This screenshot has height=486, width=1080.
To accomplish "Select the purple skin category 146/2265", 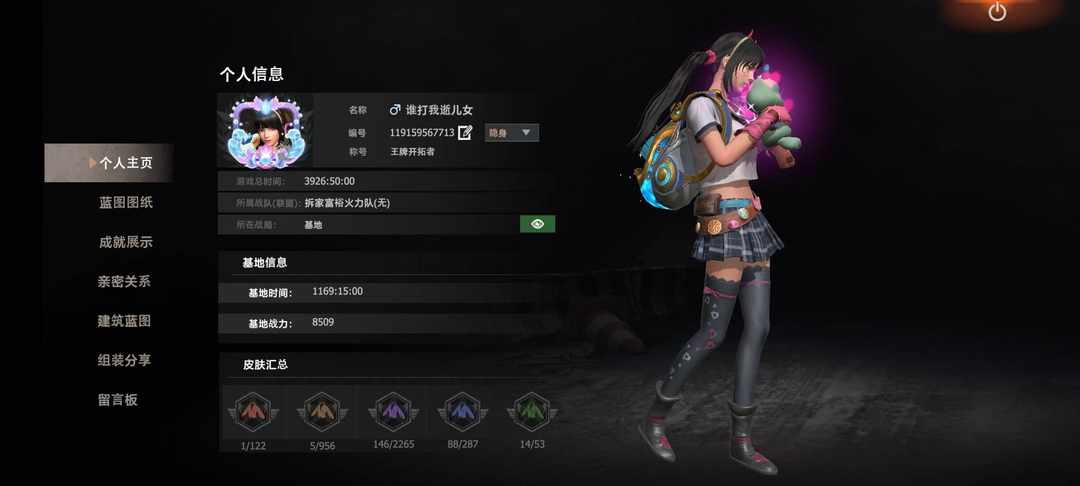I will (393, 413).
